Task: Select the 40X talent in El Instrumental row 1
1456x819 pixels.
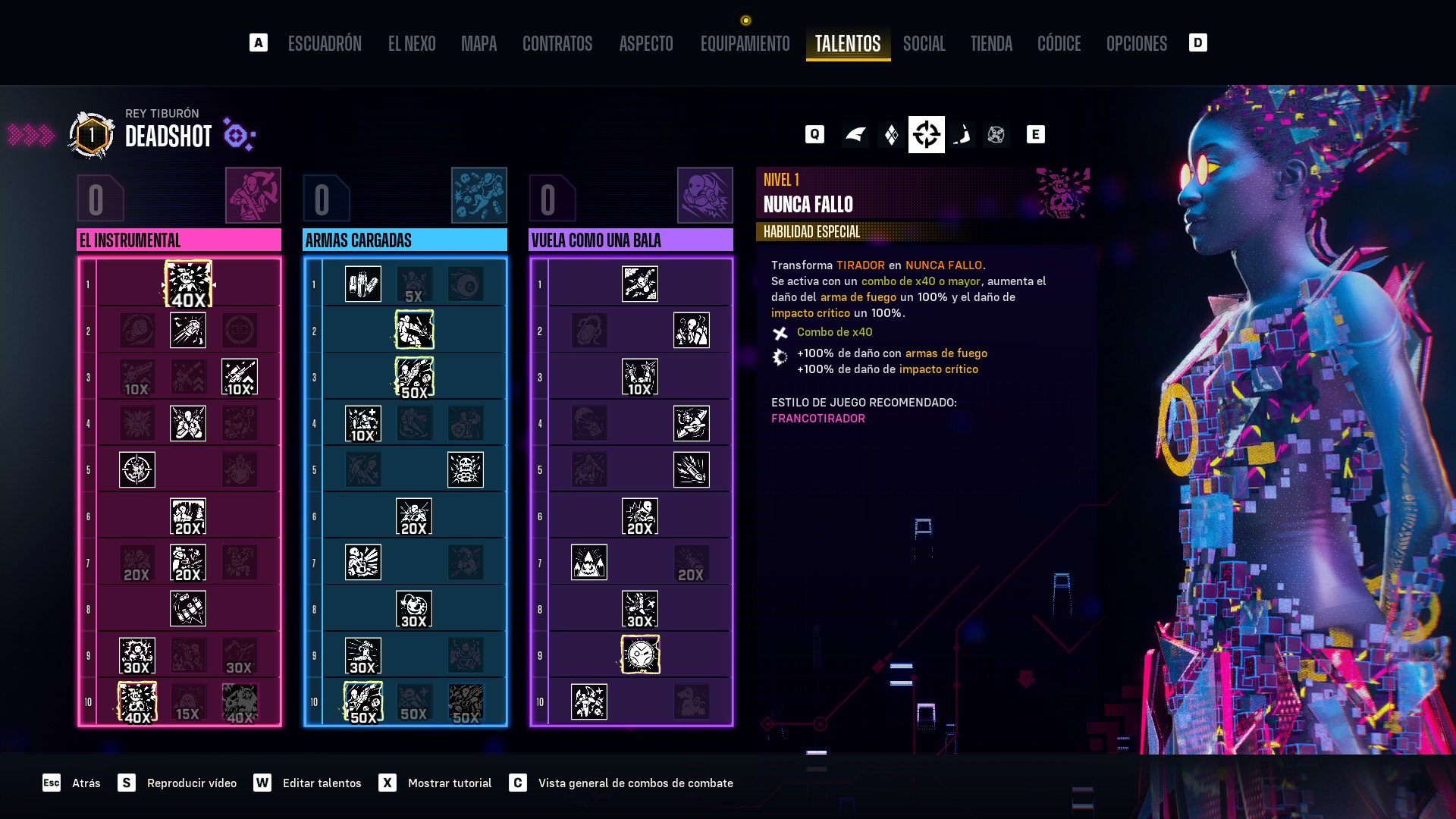Action: (x=188, y=284)
